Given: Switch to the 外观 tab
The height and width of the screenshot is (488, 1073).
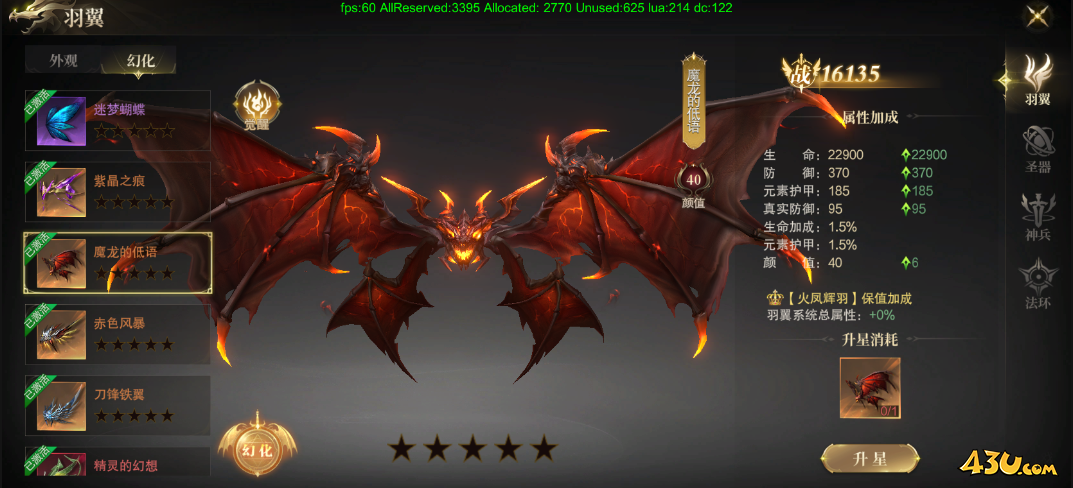Looking at the screenshot, I should pyautogui.click(x=64, y=60).
